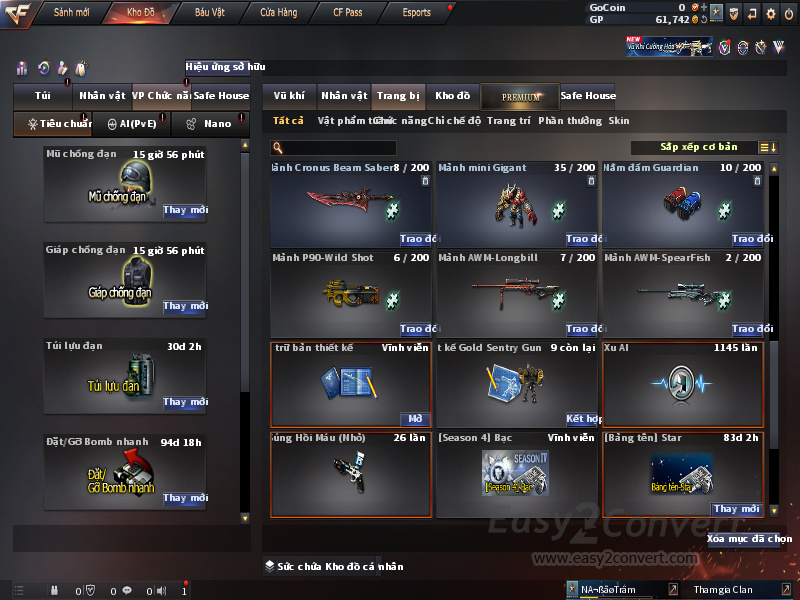Open the Cửa Hàng shop tab
The width and height of the screenshot is (800, 600).
point(278,13)
